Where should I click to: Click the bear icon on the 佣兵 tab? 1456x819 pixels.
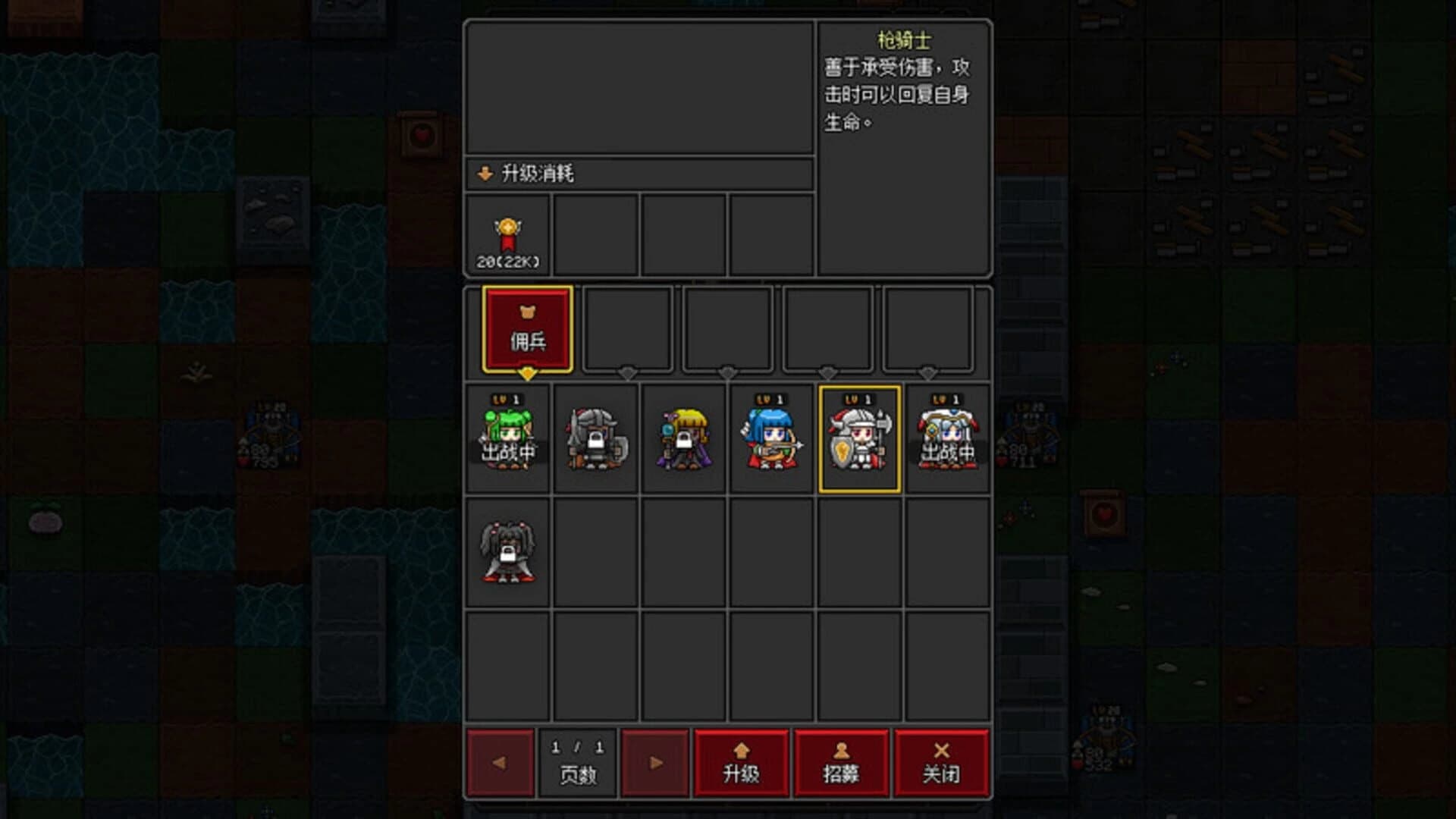pyautogui.click(x=529, y=312)
